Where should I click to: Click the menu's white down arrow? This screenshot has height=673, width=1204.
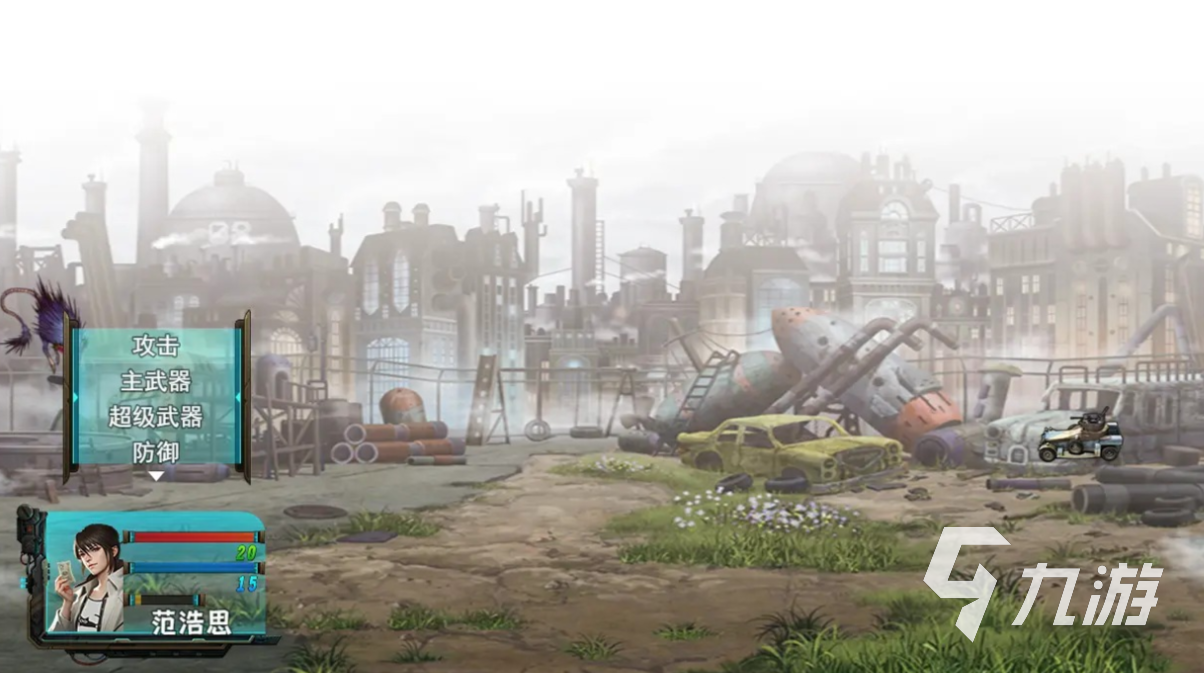pyautogui.click(x=155, y=476)
